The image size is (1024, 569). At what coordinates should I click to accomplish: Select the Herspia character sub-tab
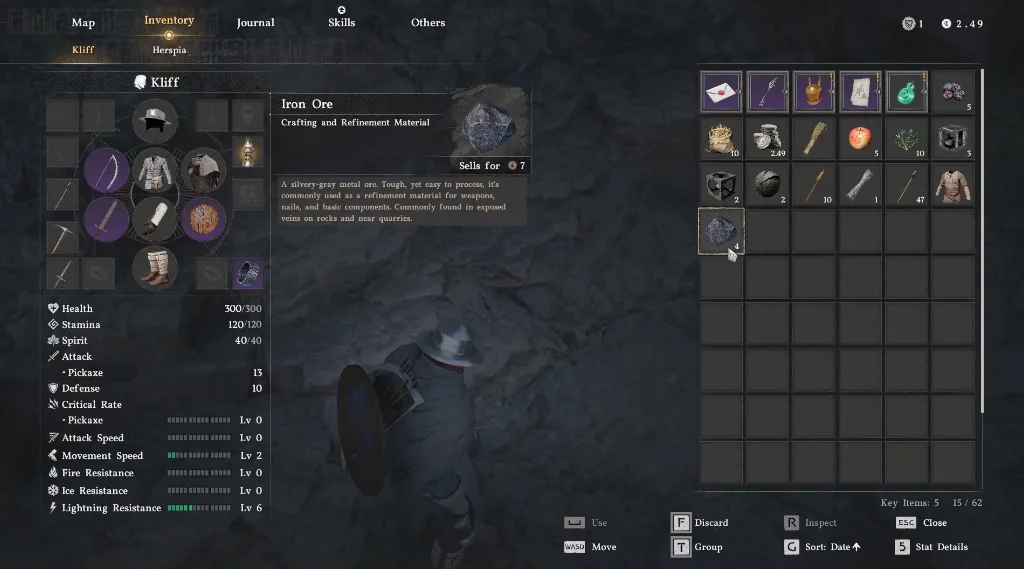[169, 49]
